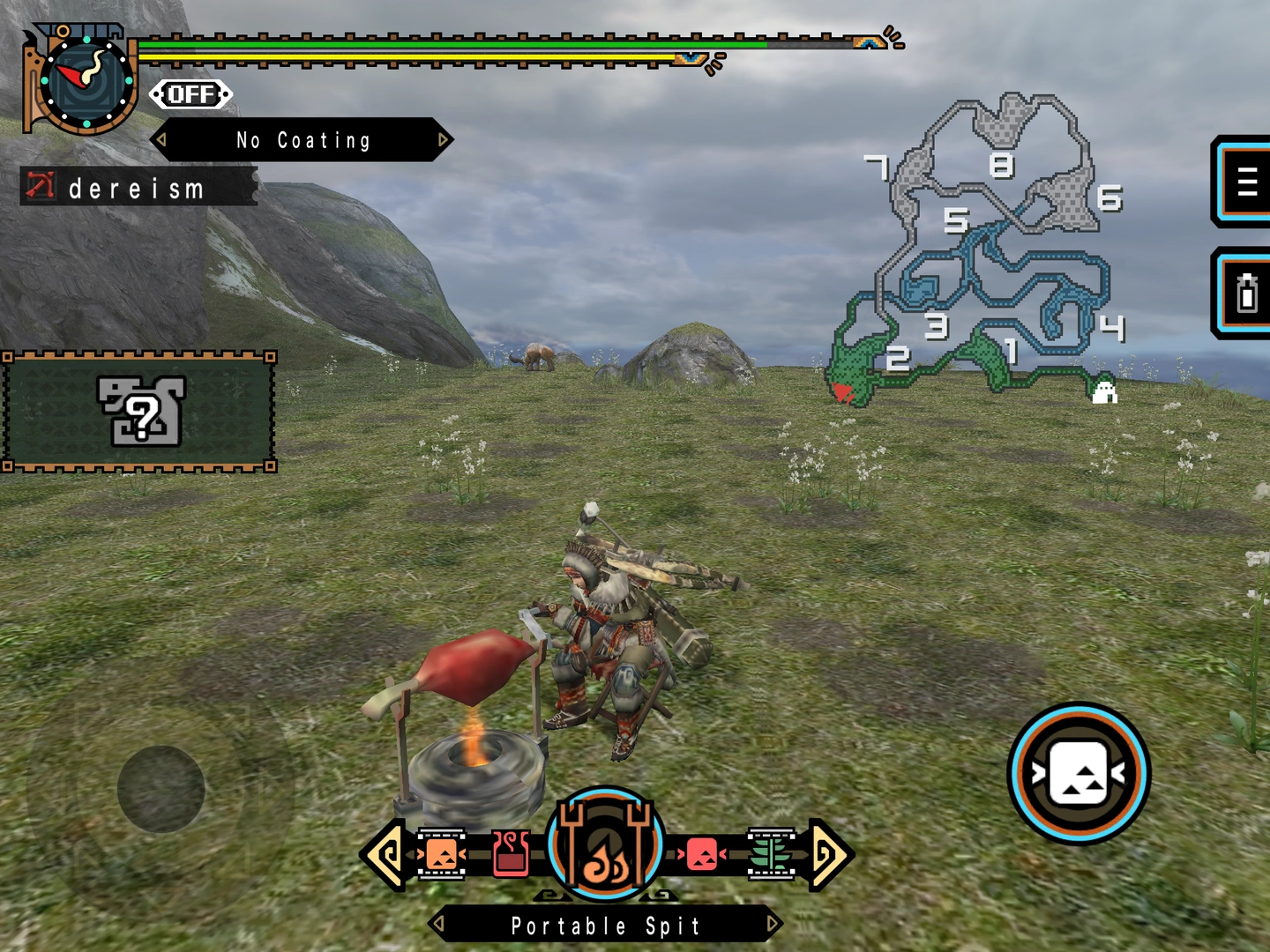Select the pink face item slot
The image size is (1270, 952).
coord(702,853)
